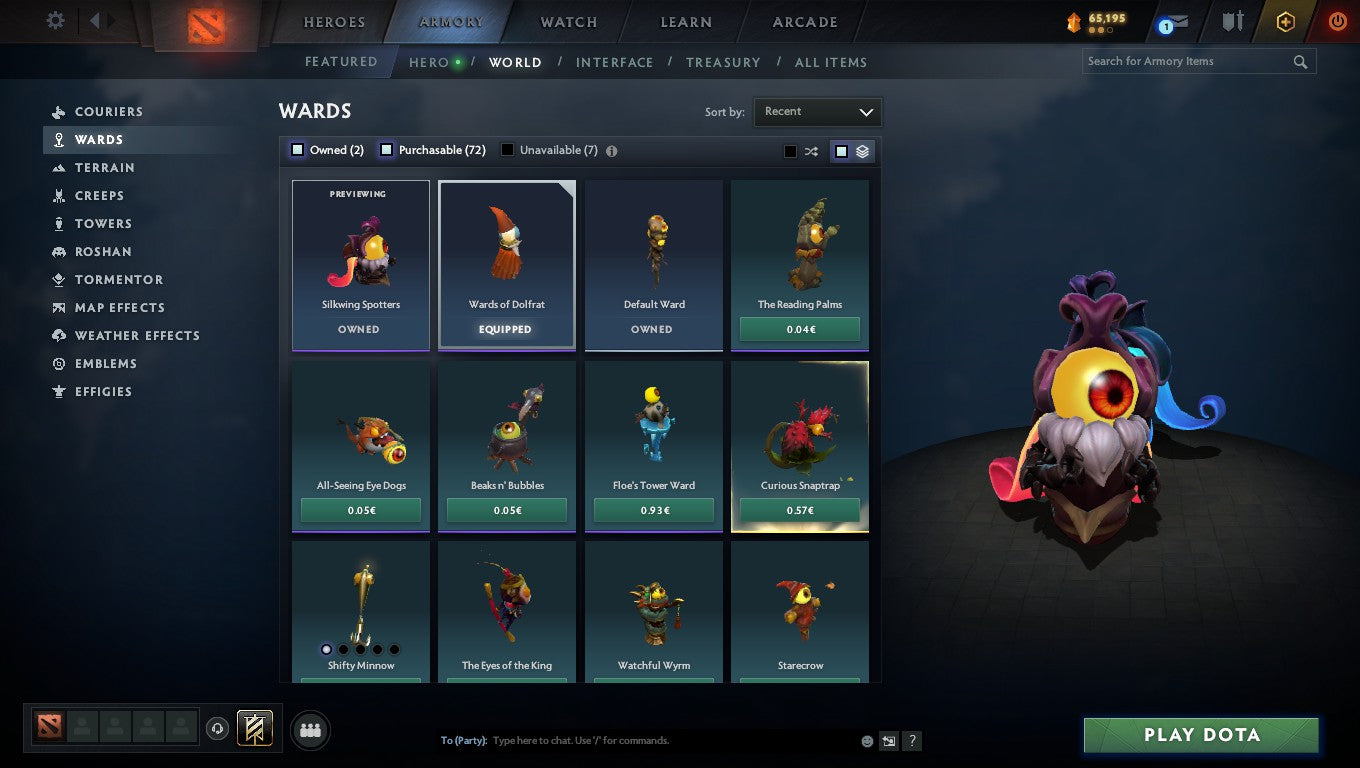The height and width of the screenshot is (768, 1360).
Task: Switch to the Treasury tab
Action: (723, 62)
